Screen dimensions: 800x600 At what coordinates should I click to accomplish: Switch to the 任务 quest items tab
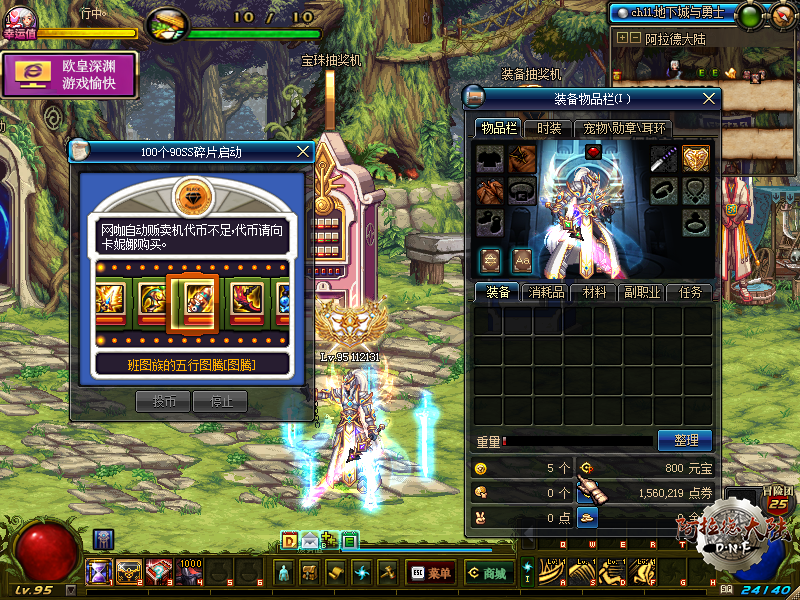[x=691, y=292]
